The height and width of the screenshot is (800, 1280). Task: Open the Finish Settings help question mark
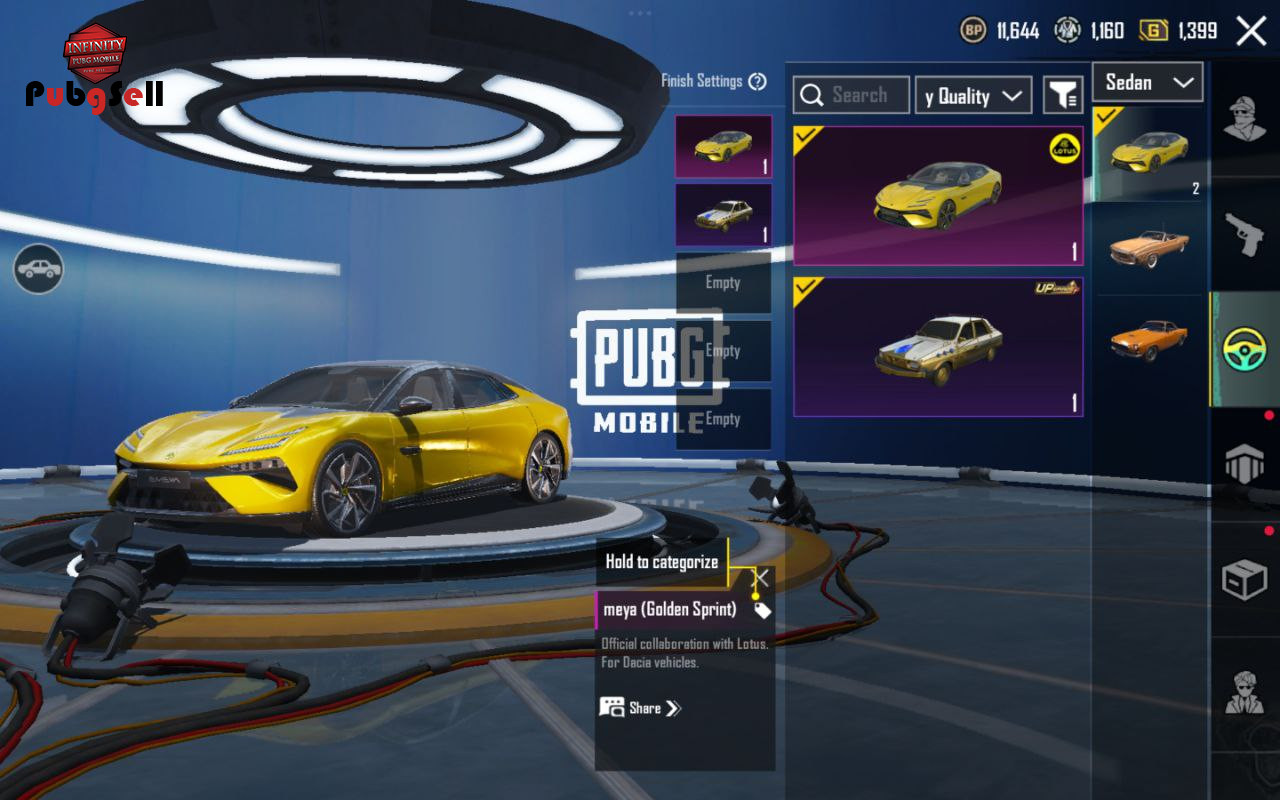[x=757, y=82]
